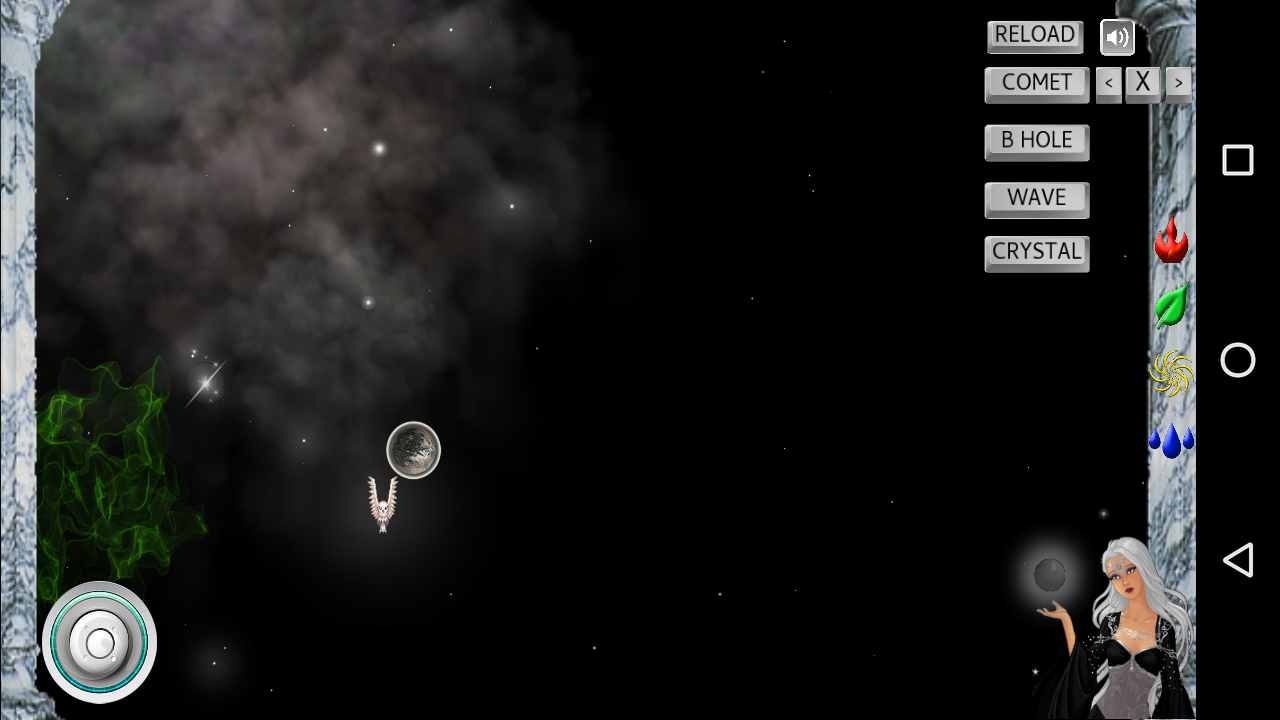This screenshot has height=720, width=1280.
Task: Tap the Android home circle button
Action: pos(1237,360)
